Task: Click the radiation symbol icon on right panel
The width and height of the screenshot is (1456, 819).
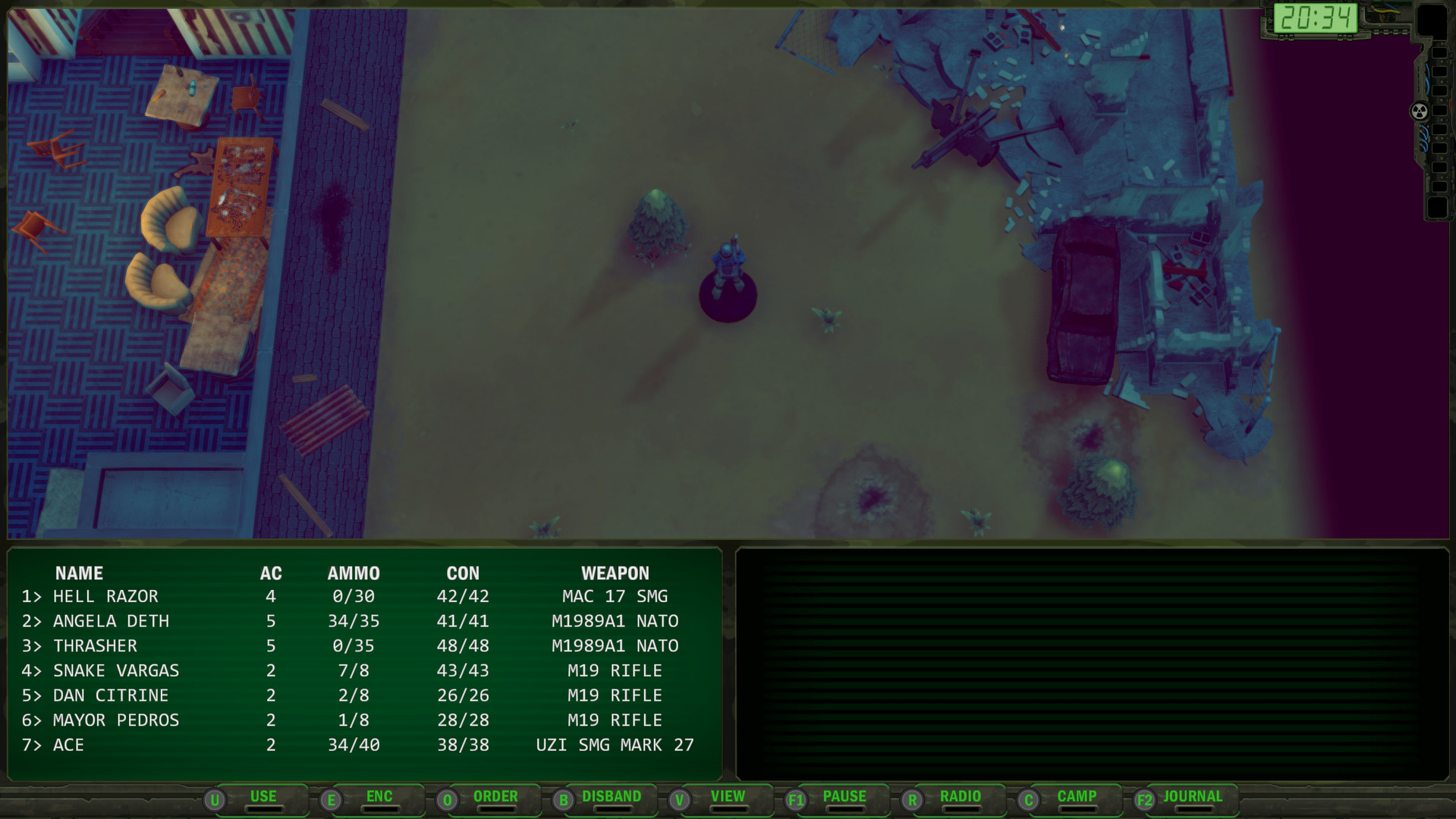Action: click(1417, 111)
